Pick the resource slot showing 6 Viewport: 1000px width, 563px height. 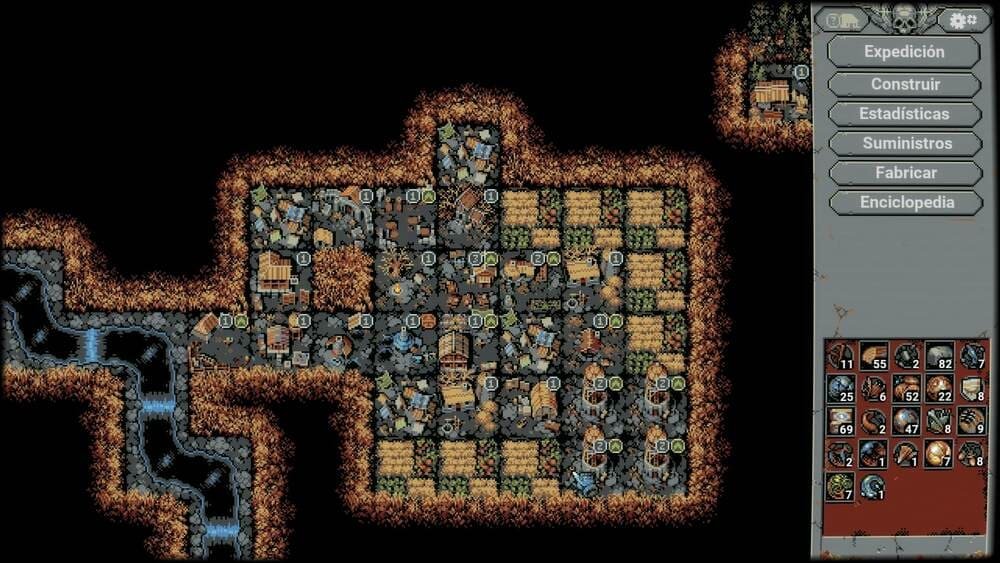pyautogui.click(x=874, y=388)
